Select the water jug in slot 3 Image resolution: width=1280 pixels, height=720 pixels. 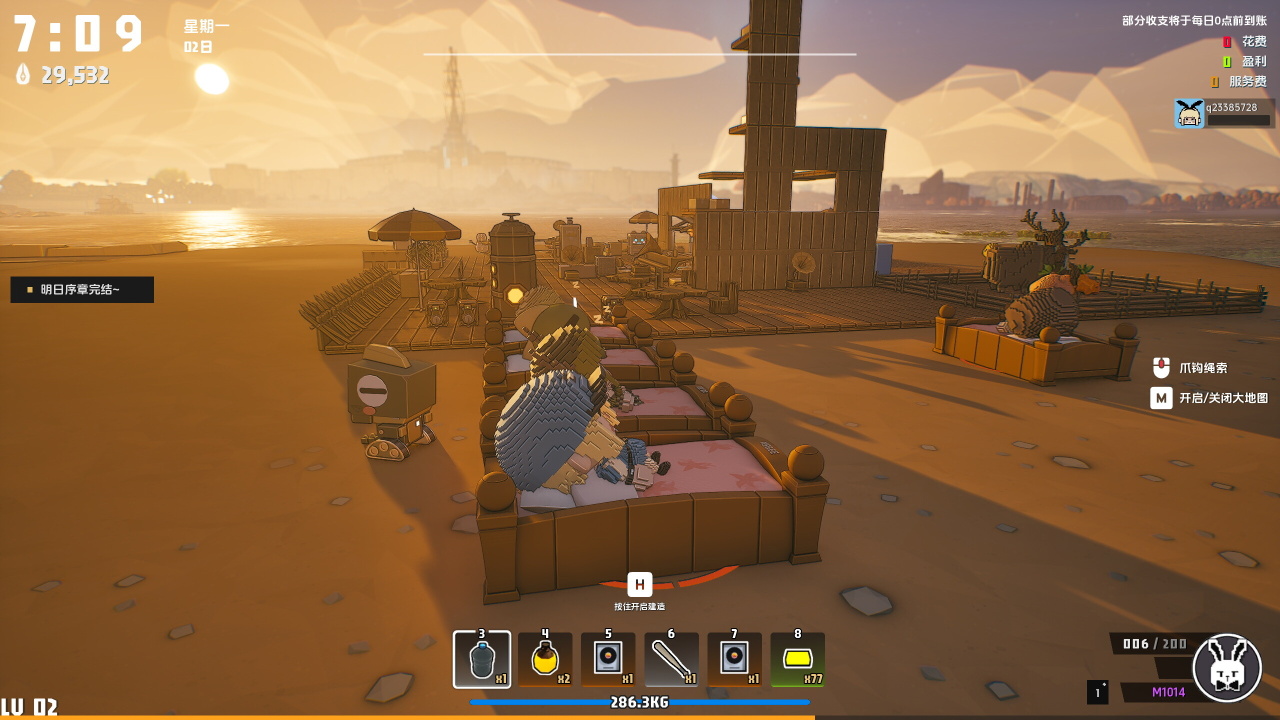482,660
